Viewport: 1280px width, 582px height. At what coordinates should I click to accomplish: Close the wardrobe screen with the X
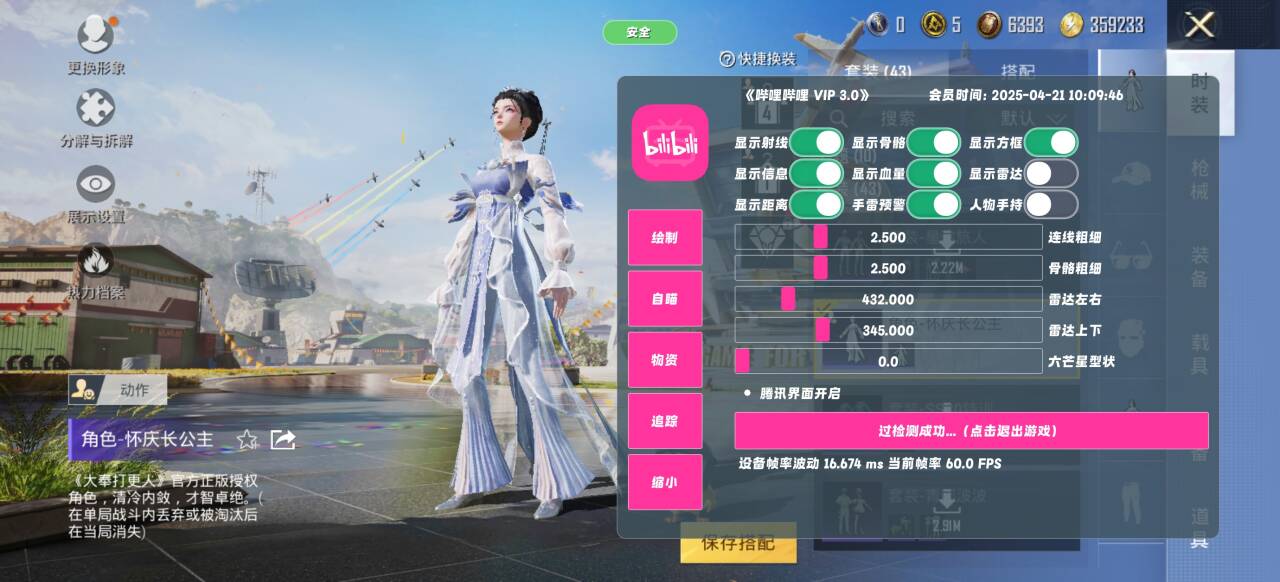(x=1199, y=25)
